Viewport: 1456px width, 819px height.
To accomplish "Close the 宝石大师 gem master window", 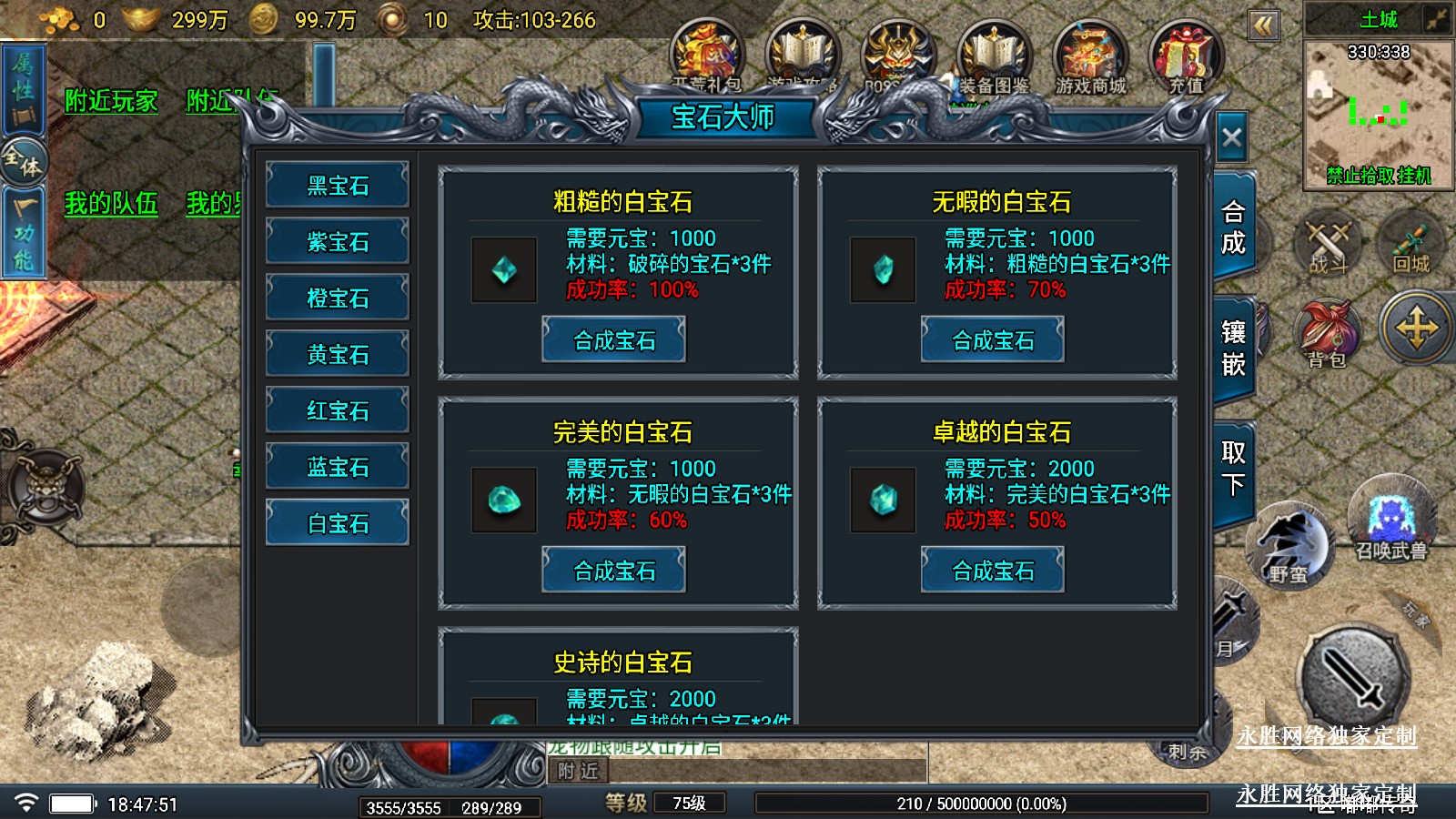I will point(1231,138).
